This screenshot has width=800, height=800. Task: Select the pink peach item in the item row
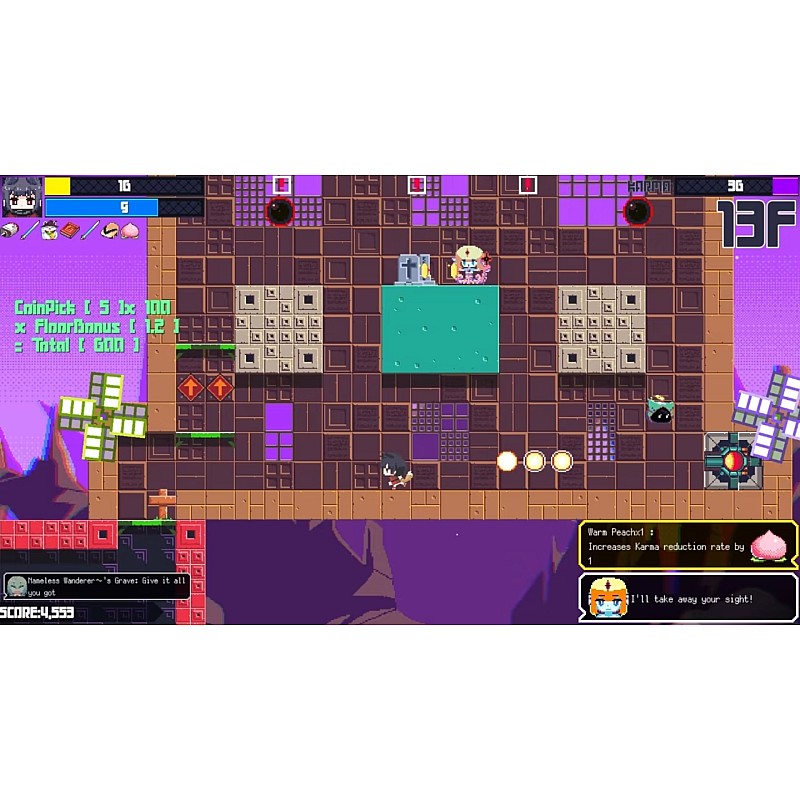[x=130, y=231]
